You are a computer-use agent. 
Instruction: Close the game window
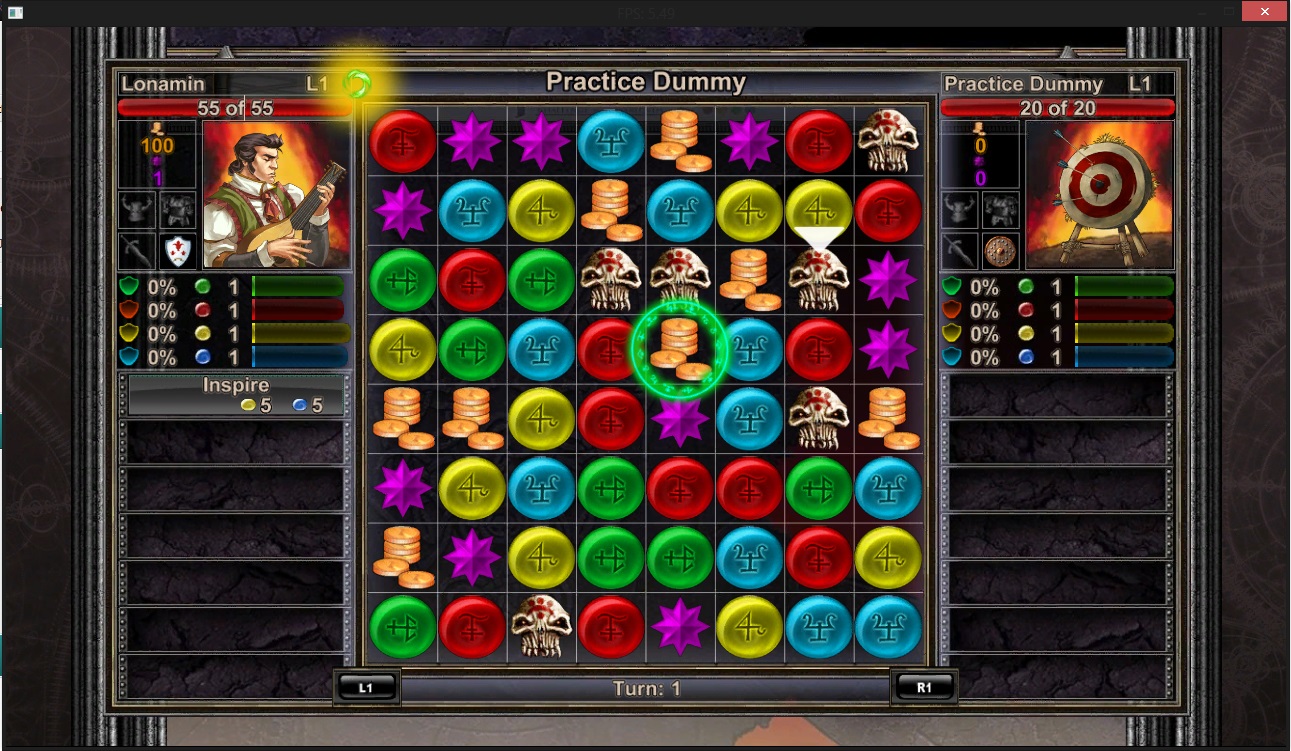(1263, 11)
